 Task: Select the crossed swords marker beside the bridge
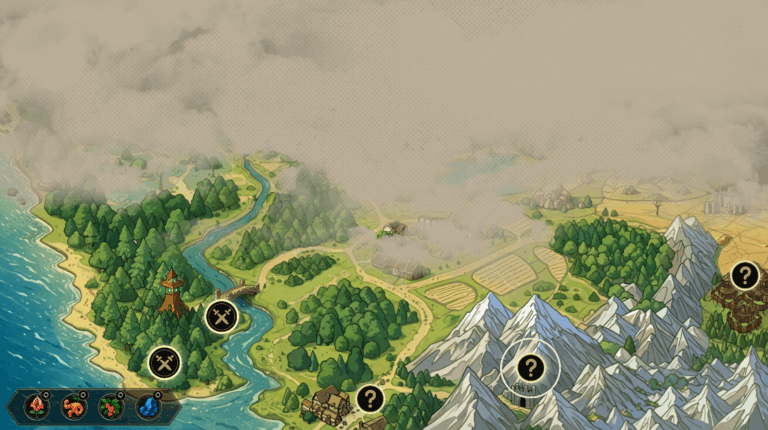pyautogui.click(x=221, y=317)
